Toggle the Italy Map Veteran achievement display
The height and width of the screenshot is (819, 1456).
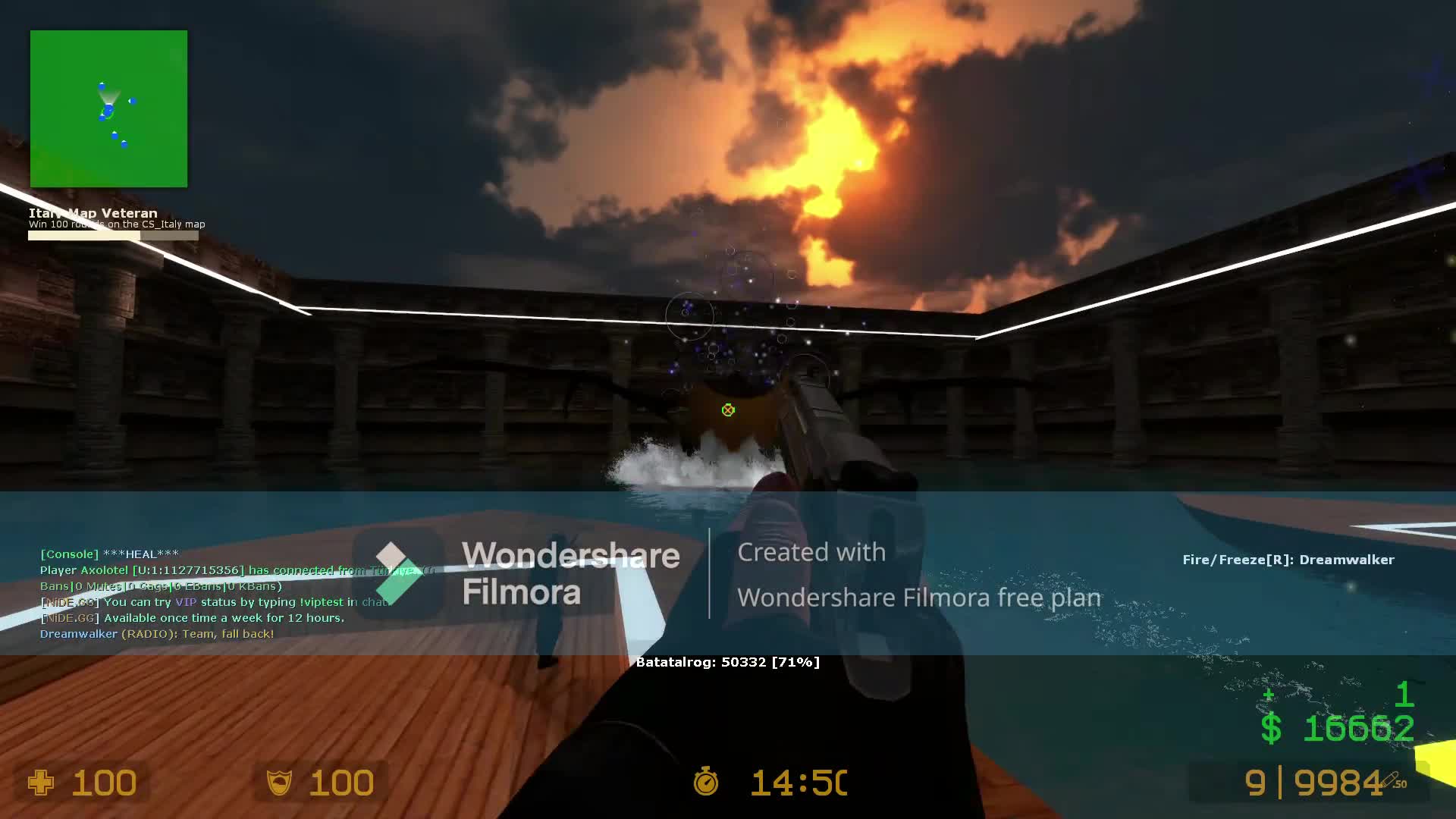pos(92,213)
